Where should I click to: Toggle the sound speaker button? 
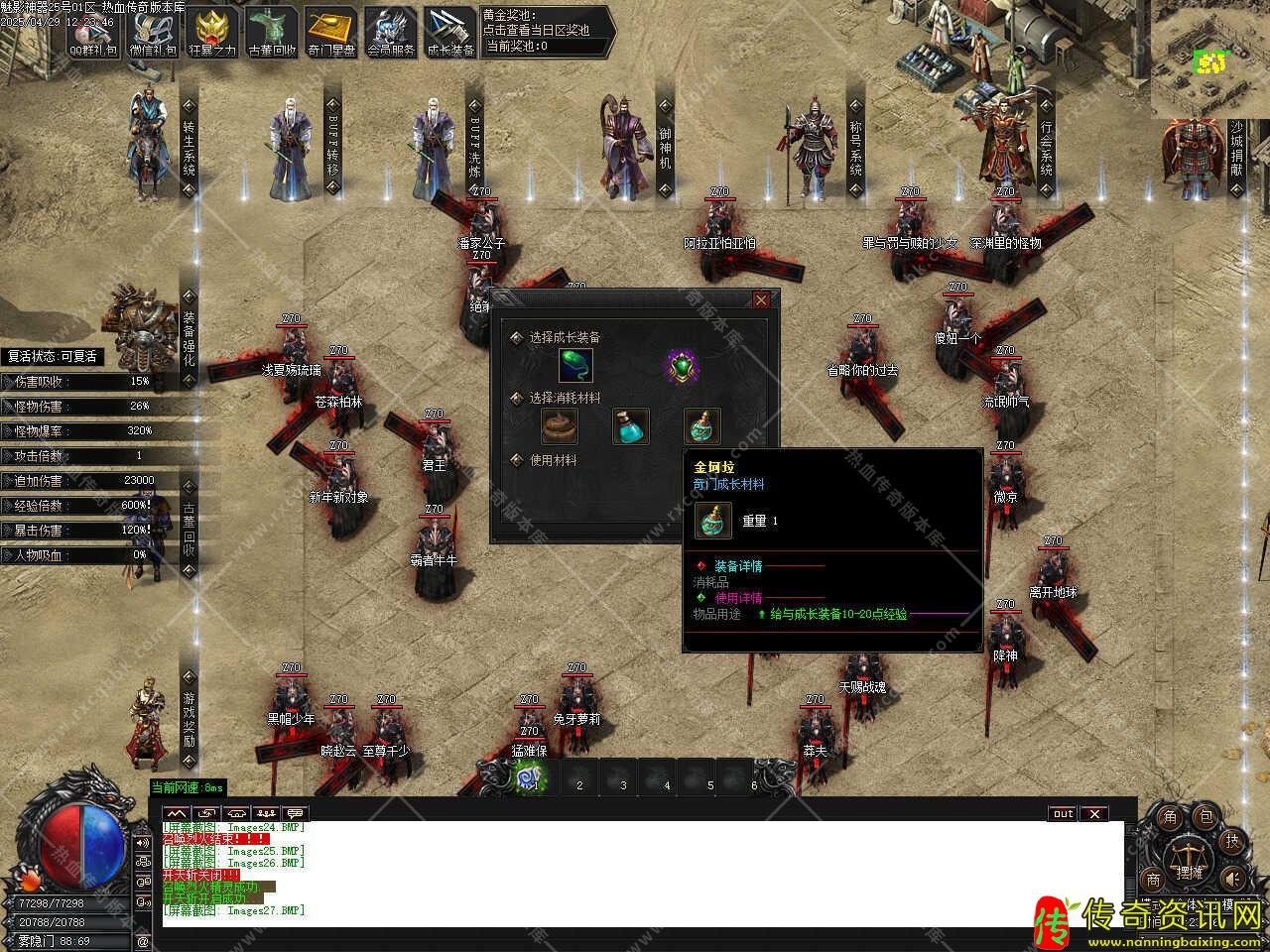(1231, 878)
